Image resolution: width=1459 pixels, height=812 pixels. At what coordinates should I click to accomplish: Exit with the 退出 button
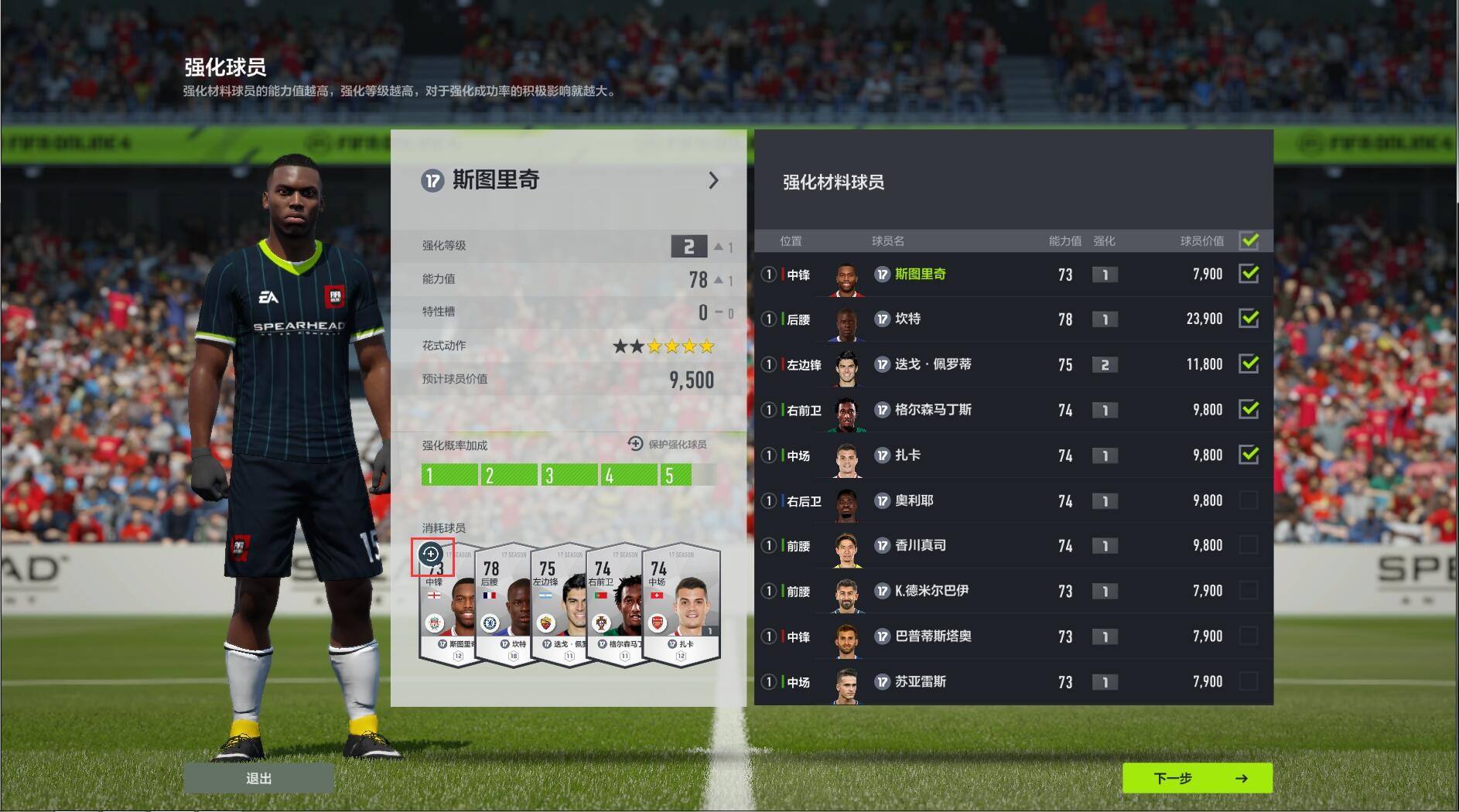click(x=258, y=778)
